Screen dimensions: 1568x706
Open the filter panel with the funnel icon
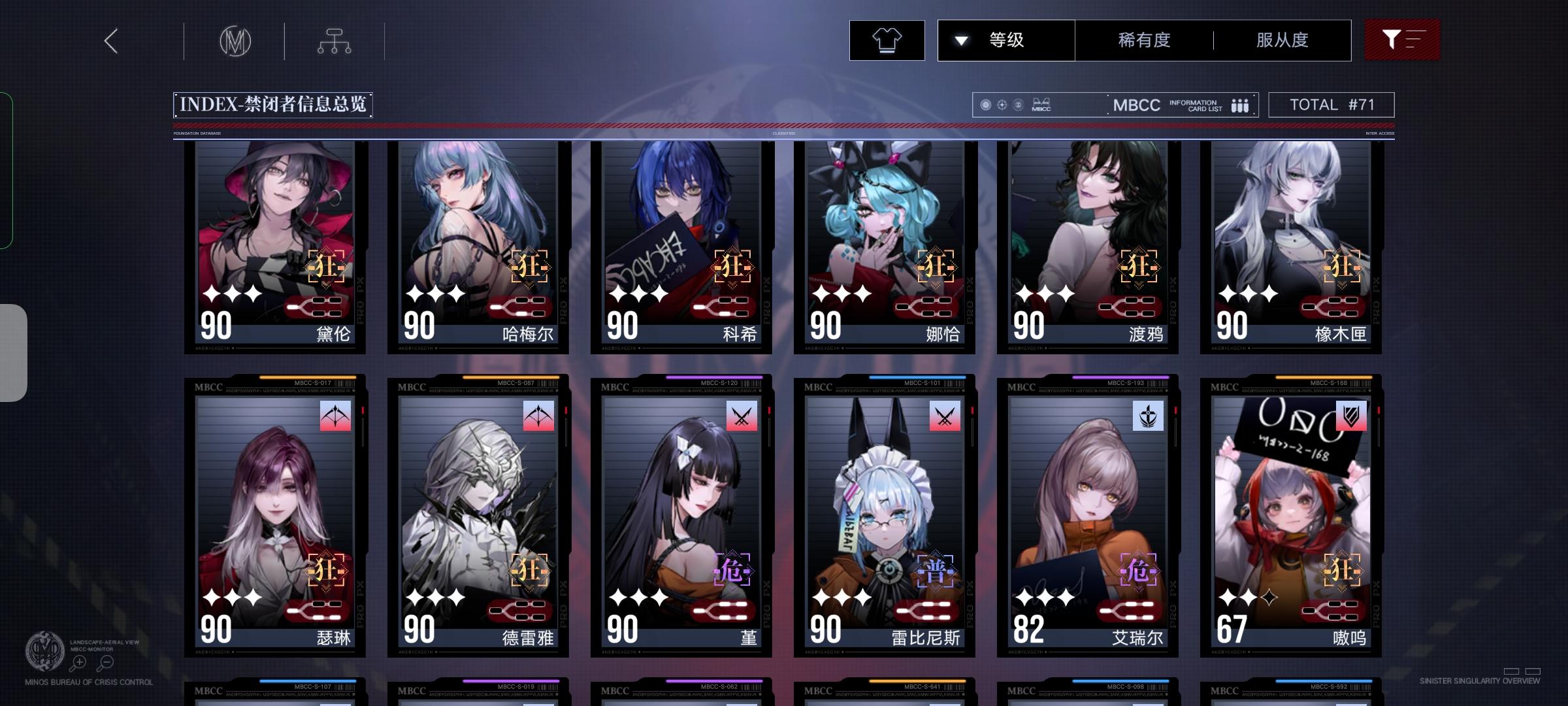[1402, 39]
